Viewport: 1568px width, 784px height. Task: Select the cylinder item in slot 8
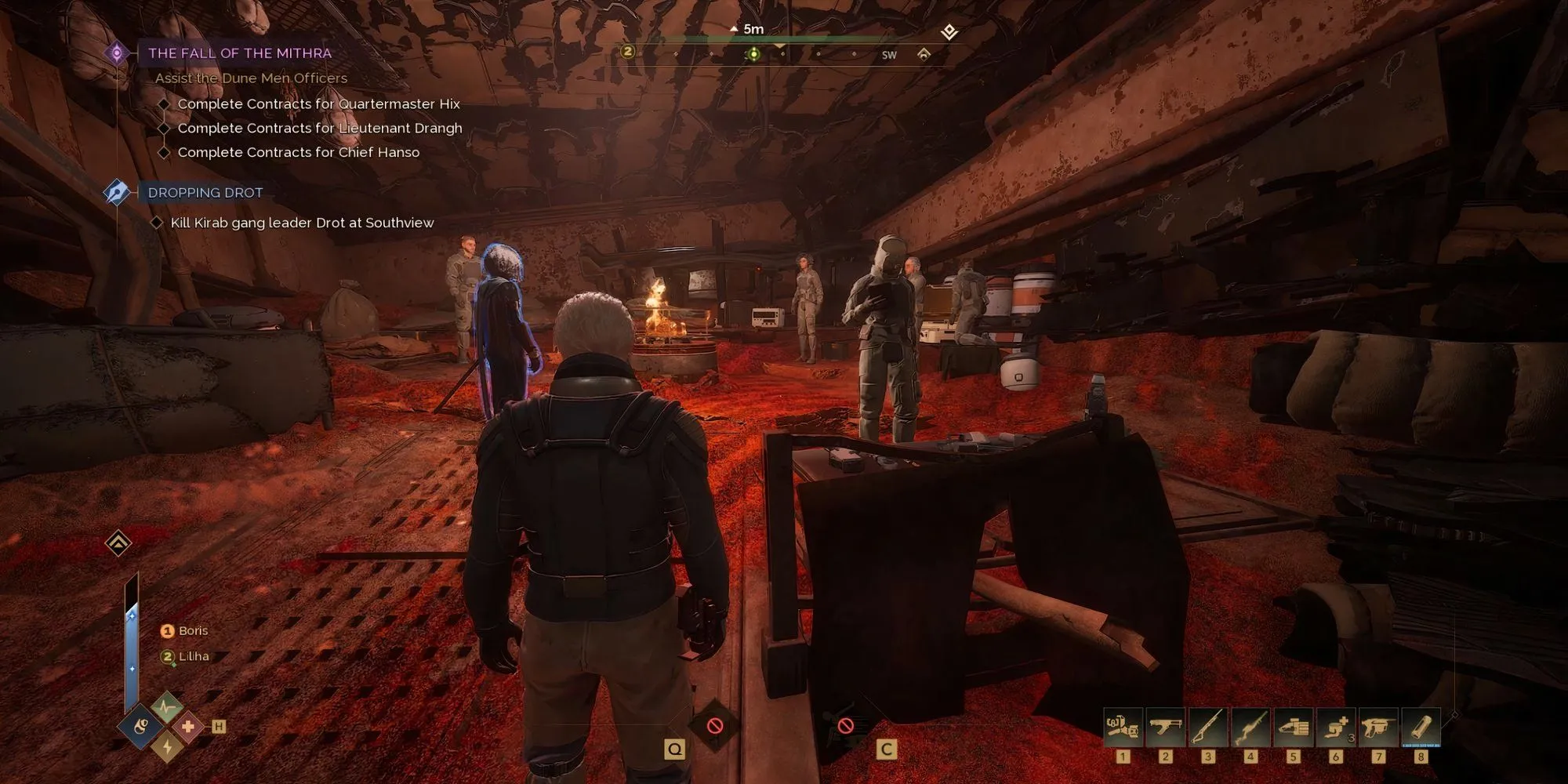1421,728
